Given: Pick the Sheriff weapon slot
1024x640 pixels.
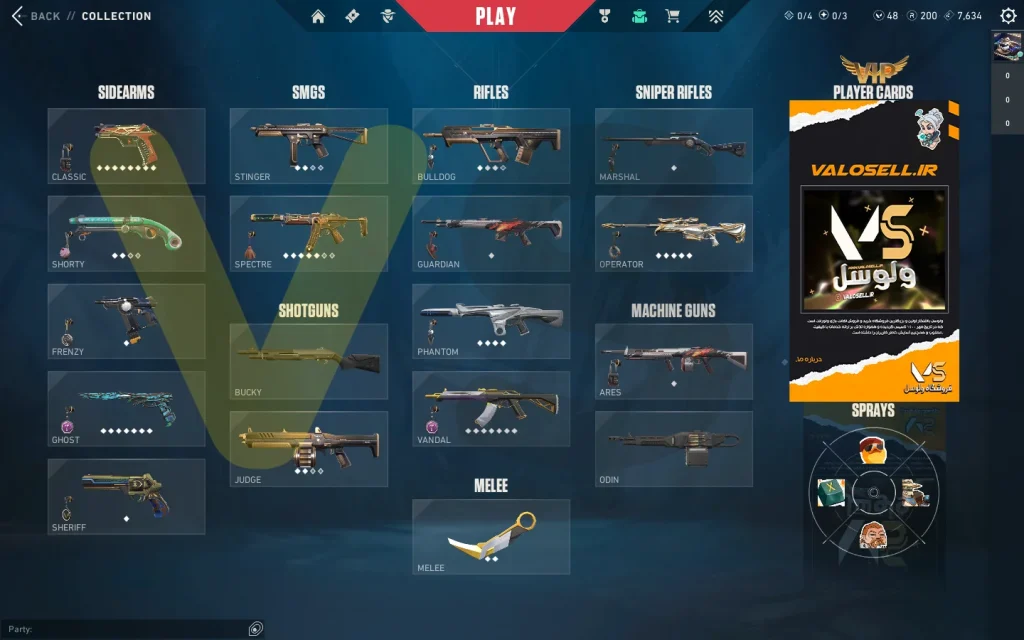Looking at the screenshot, I should click(126, 497).
